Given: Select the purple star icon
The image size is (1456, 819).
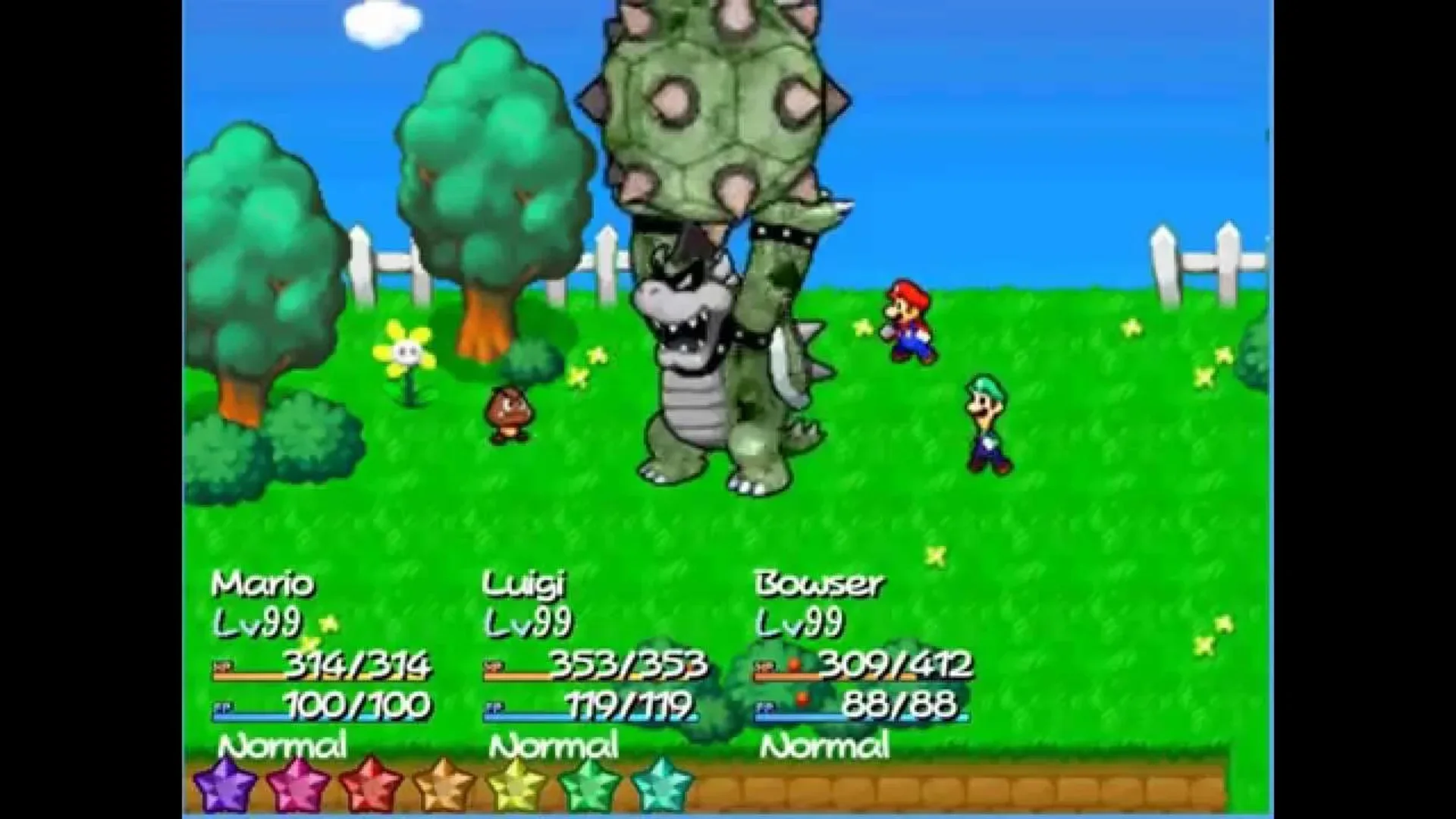Looking at the screenshot, I should [x=224, y=781].
